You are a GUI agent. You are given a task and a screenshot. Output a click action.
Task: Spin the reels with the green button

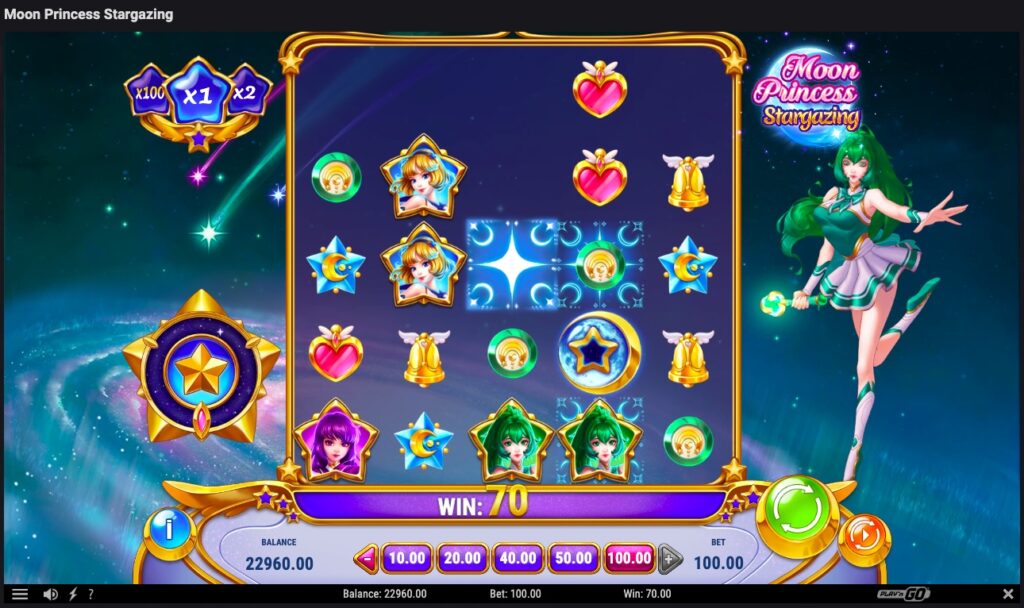tap(797, 510)
